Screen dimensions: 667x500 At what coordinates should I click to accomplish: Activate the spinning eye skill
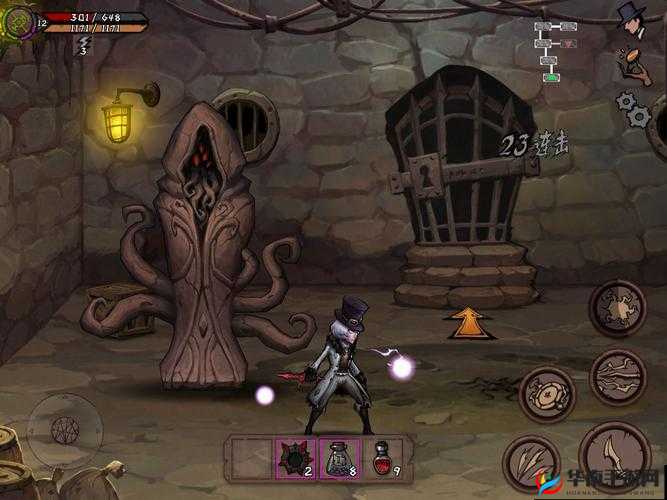tap(547, 393)
